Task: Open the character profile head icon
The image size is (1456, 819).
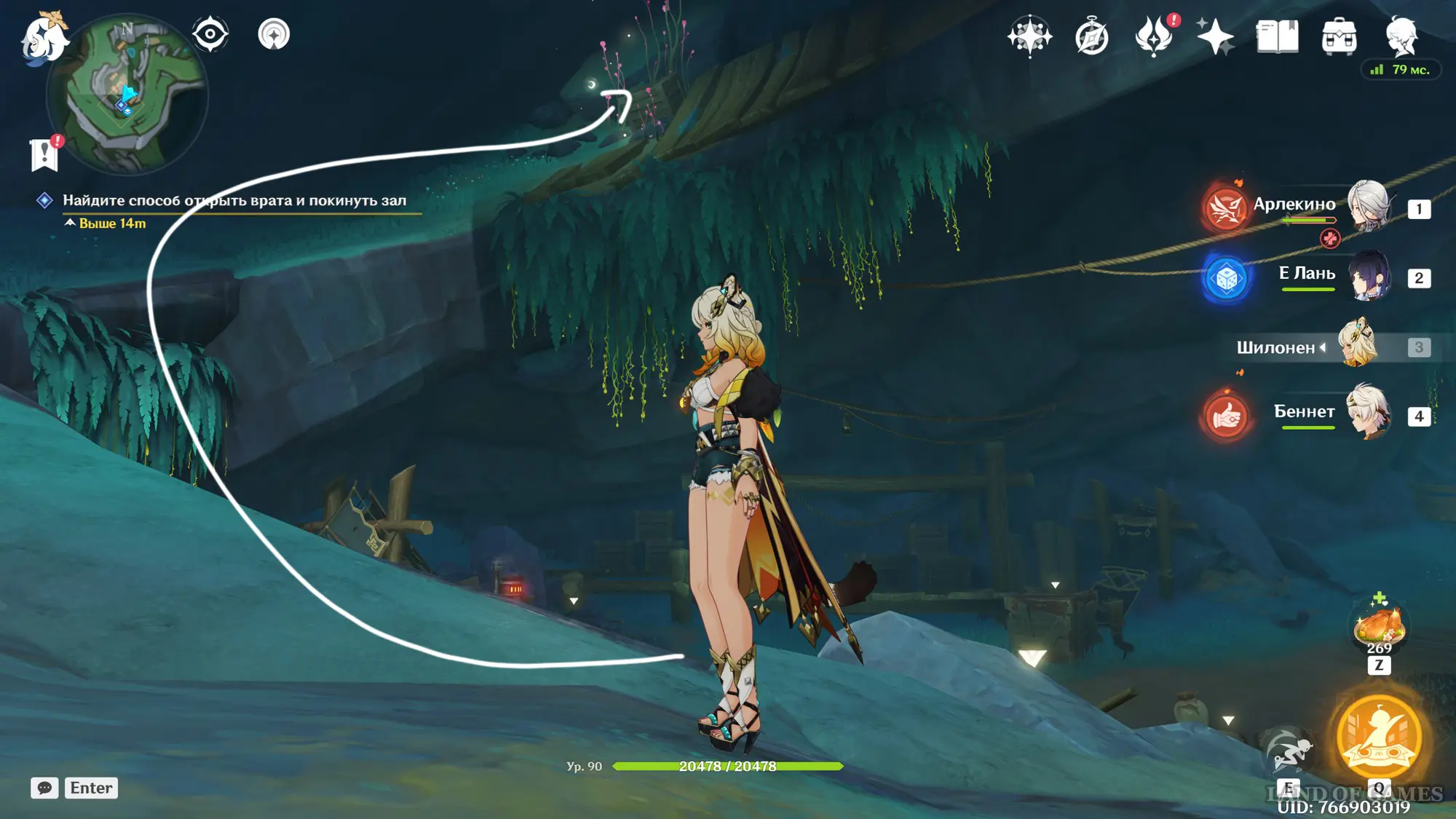Action: point(1401,36)
